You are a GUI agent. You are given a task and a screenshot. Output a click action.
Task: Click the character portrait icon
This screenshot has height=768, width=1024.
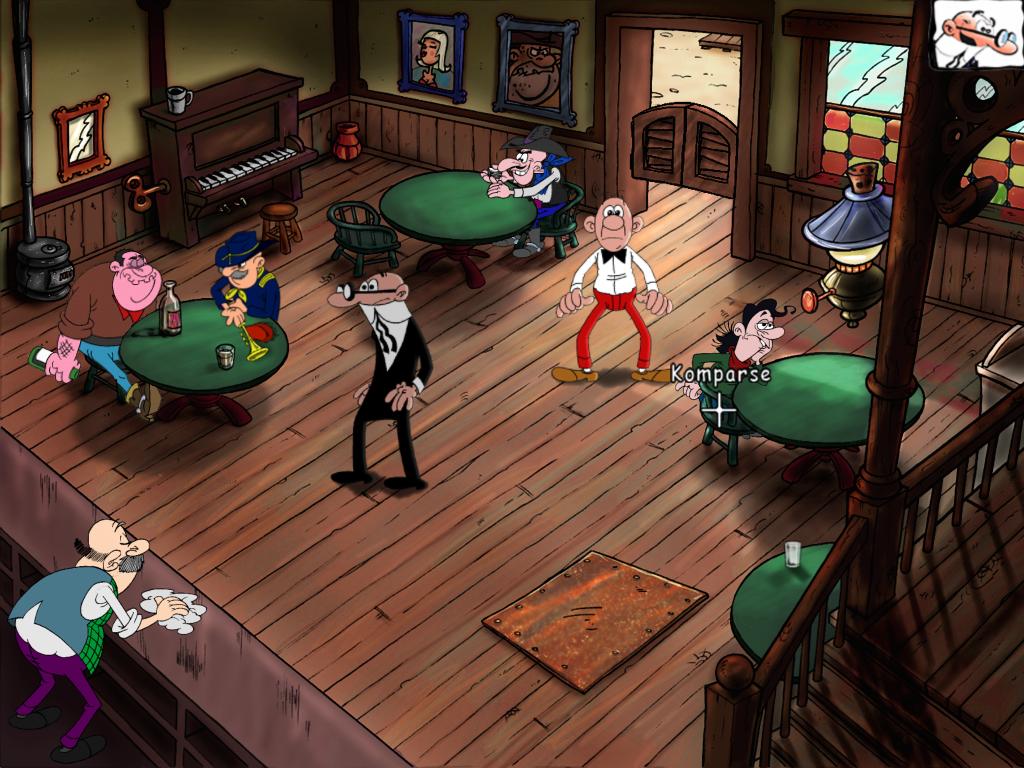click(975, 34)
